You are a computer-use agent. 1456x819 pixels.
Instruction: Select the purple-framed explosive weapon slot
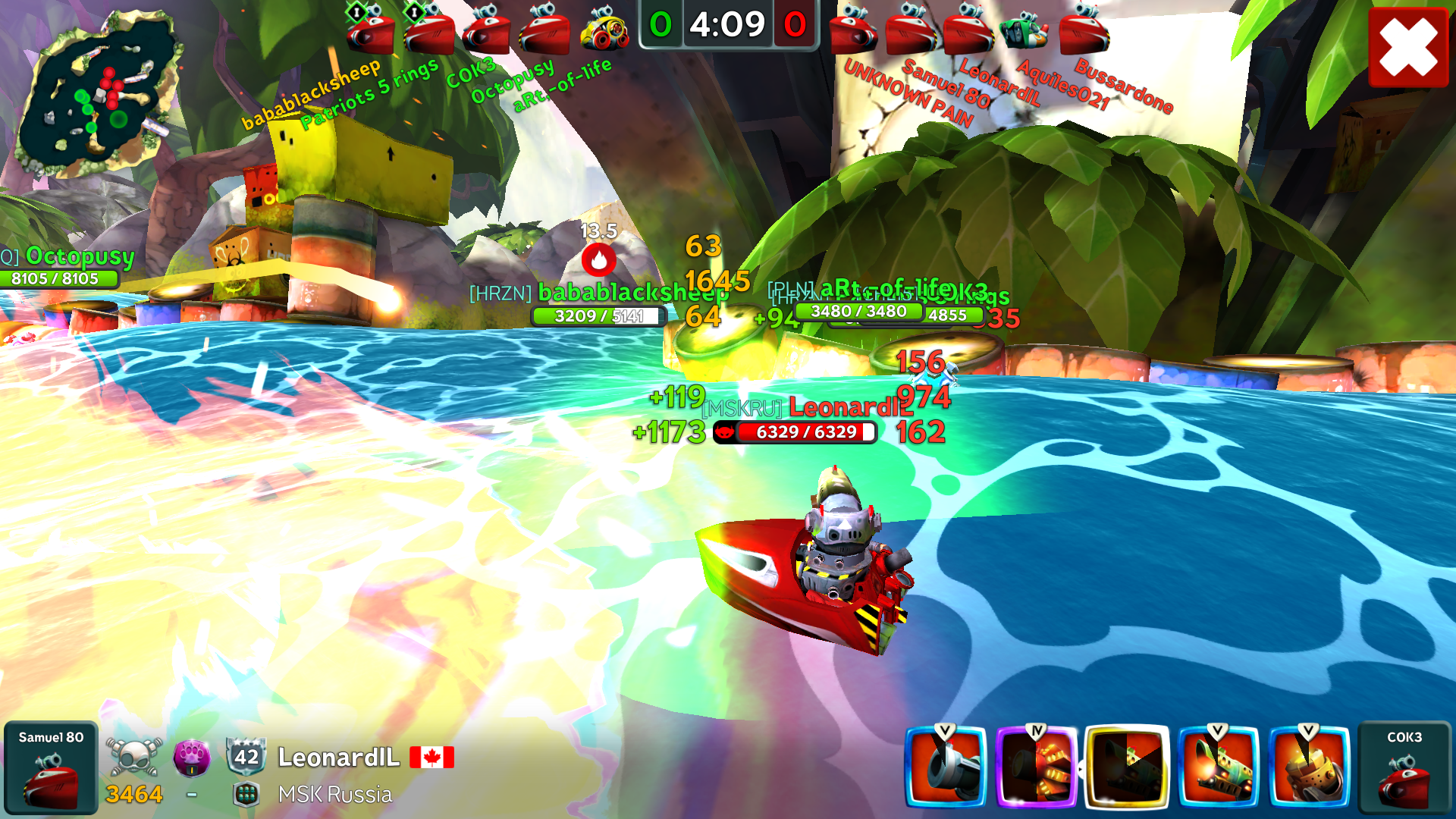click(x=1037, y=766)
